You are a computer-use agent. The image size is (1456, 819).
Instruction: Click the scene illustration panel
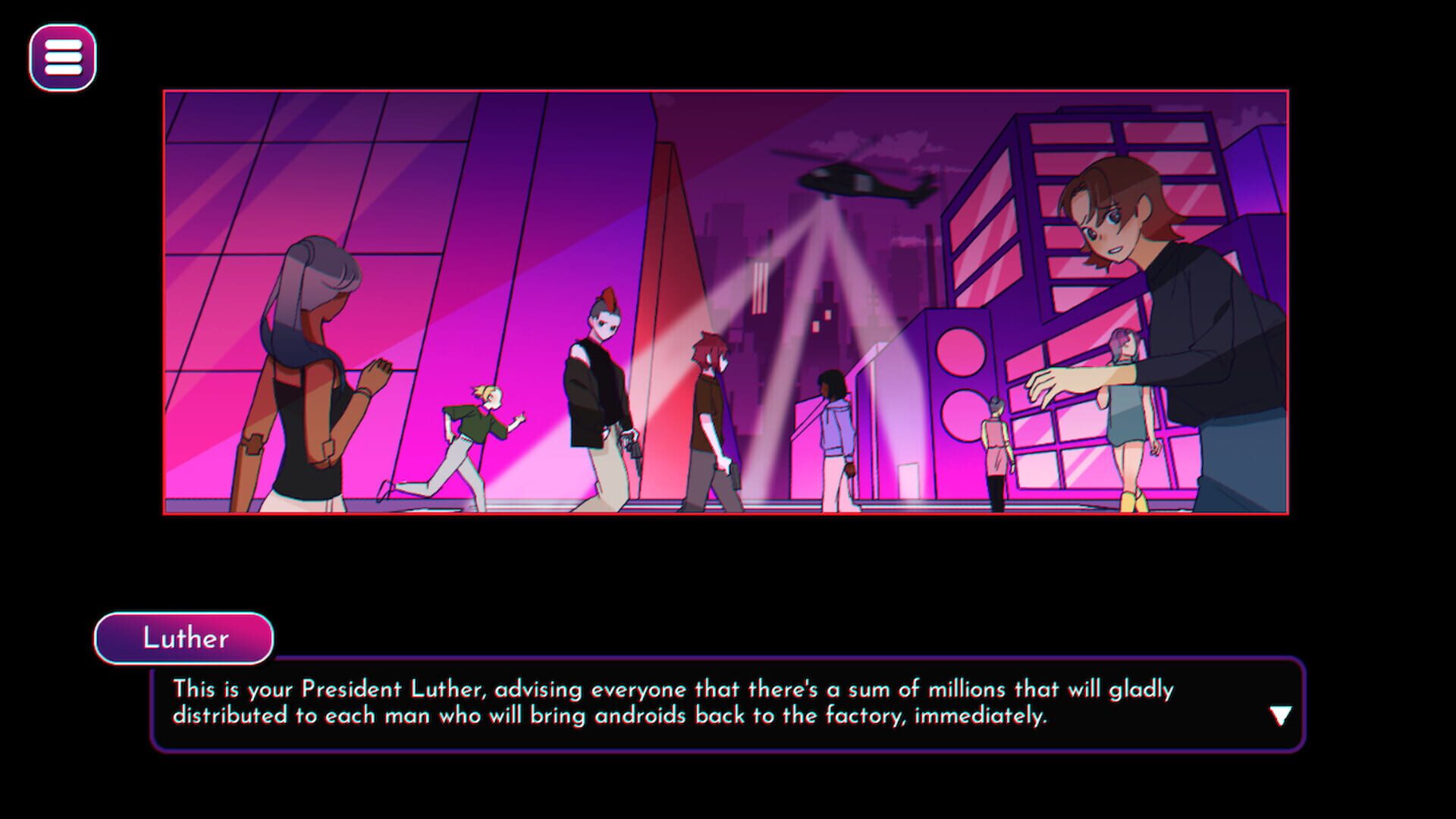pos(728,303)
